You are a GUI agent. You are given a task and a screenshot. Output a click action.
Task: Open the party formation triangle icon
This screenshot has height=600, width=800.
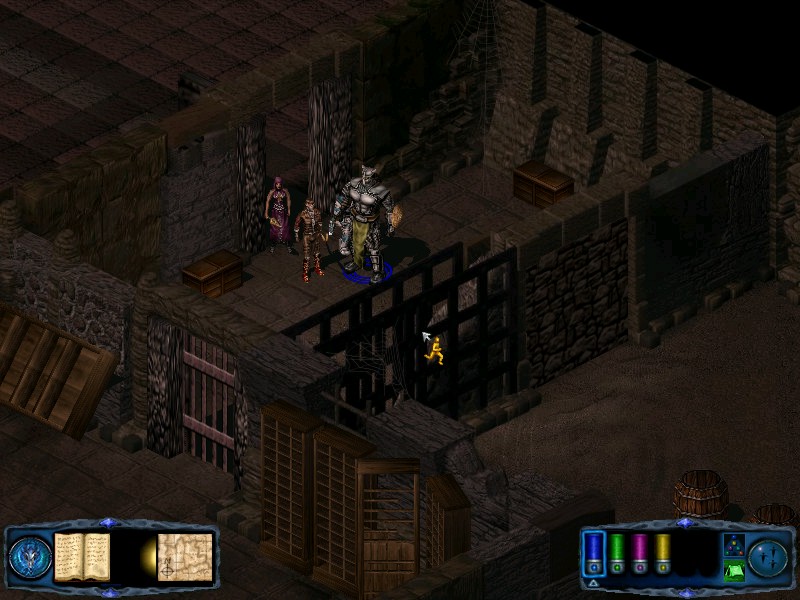tap(733, 545)
